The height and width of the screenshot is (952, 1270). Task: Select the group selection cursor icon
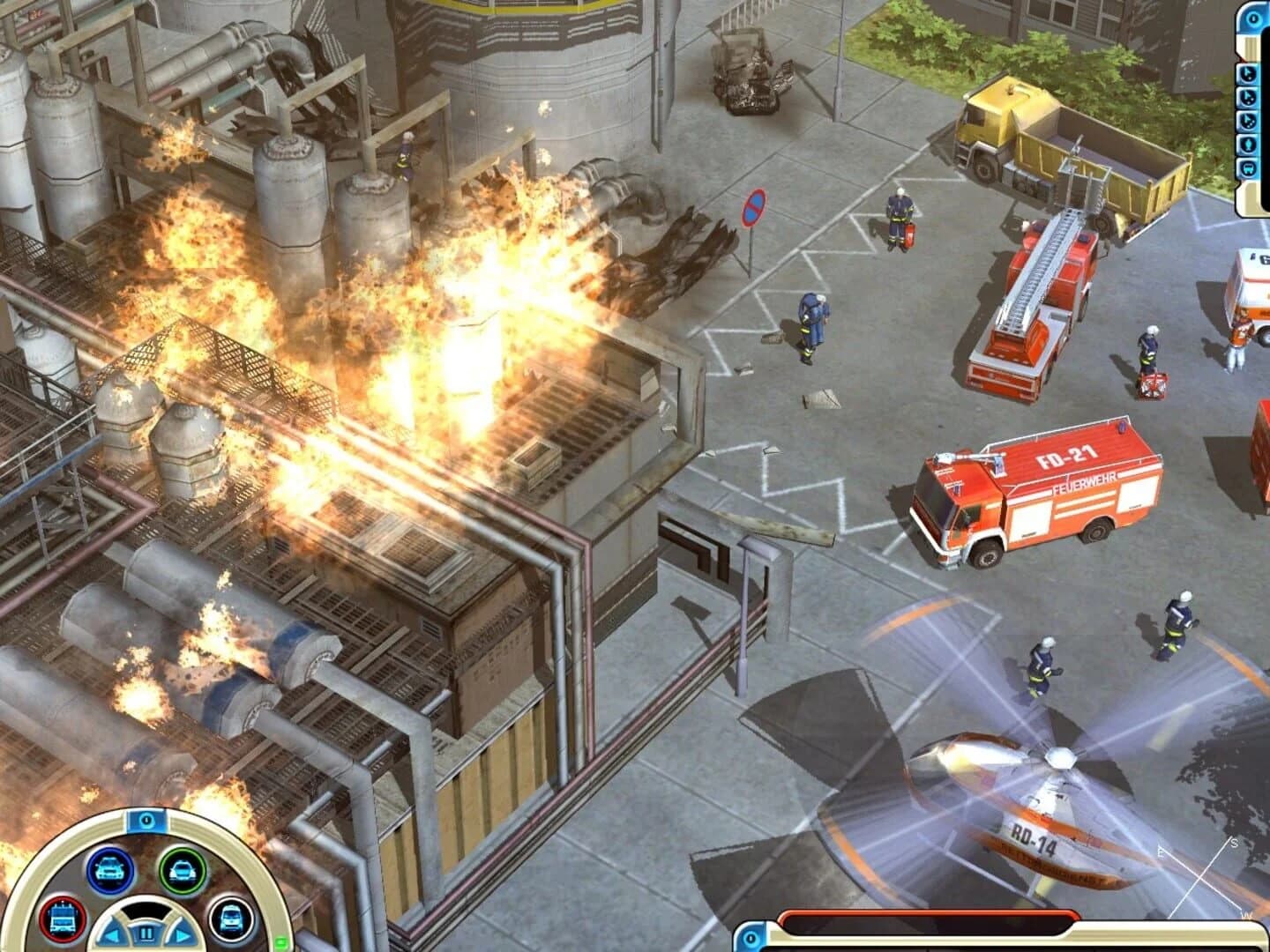1247,118
